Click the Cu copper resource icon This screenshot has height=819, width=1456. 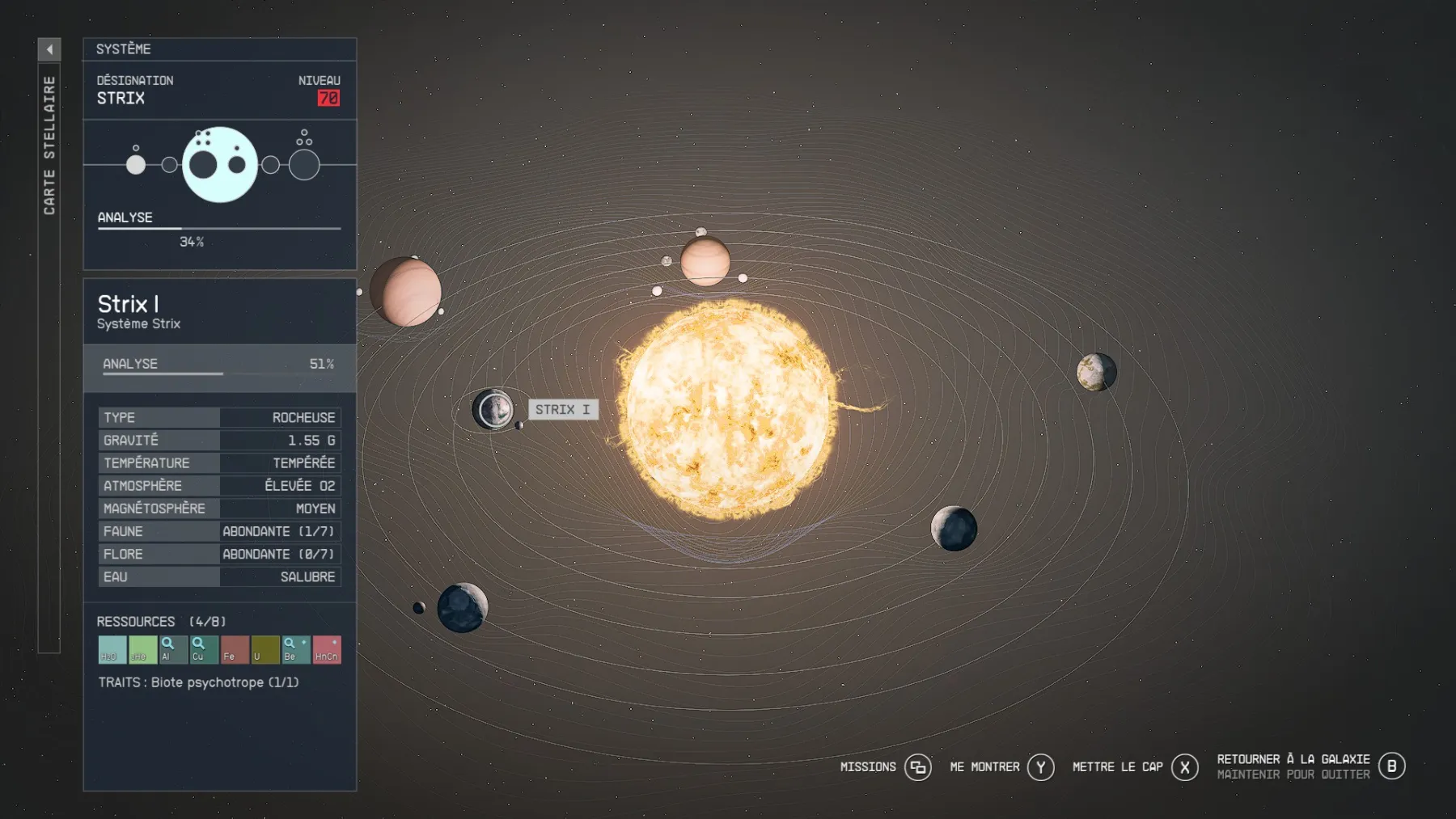pyautogui.click(x=203, y=649)
